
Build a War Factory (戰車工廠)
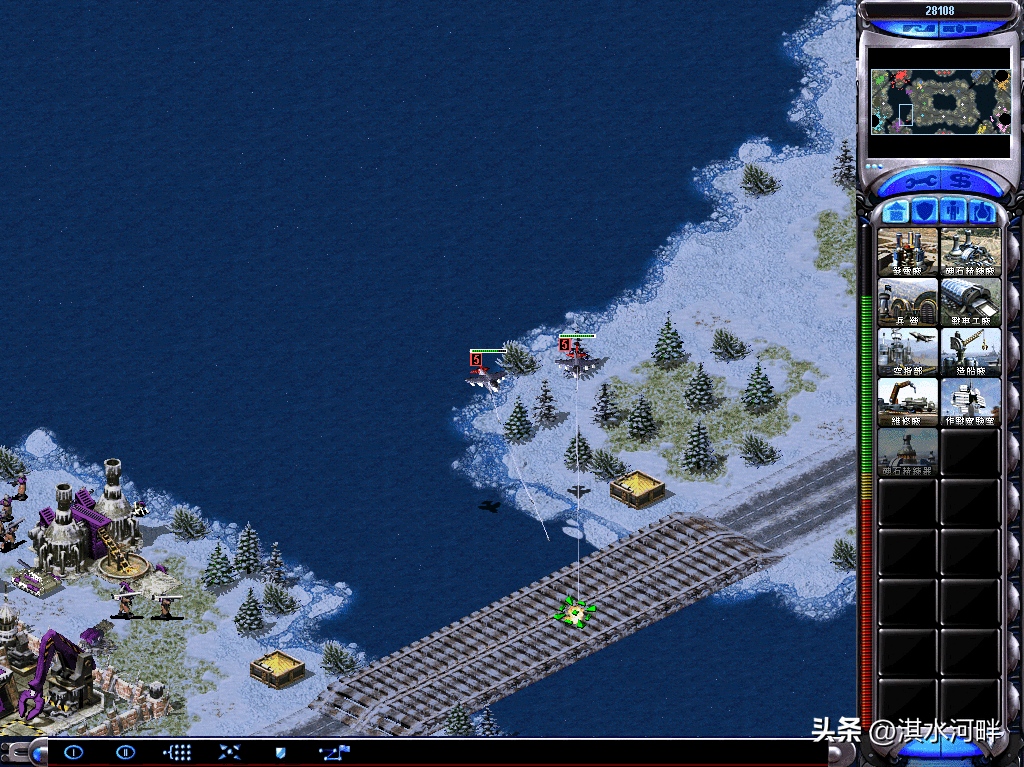(x=970, y=301)
